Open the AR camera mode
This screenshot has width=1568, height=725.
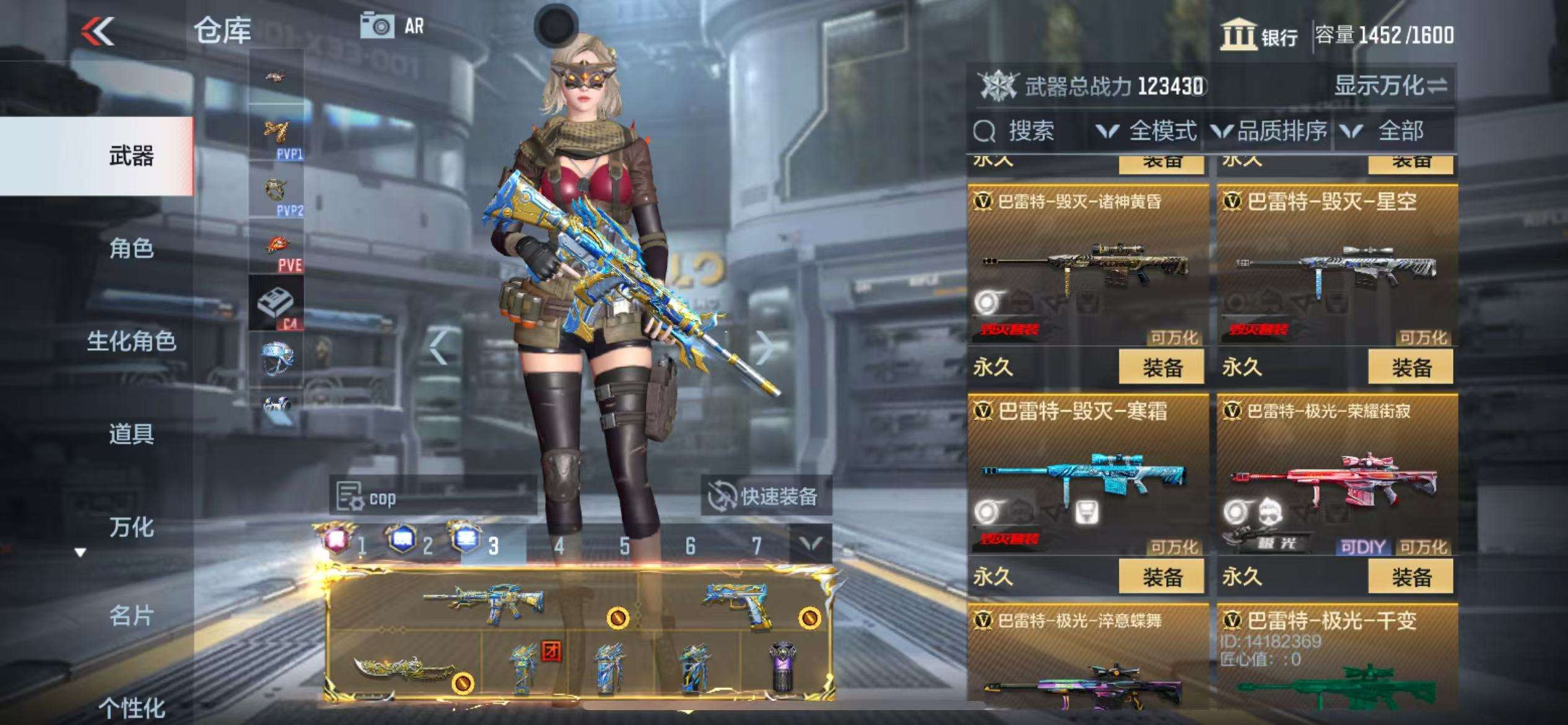(393, 27)
